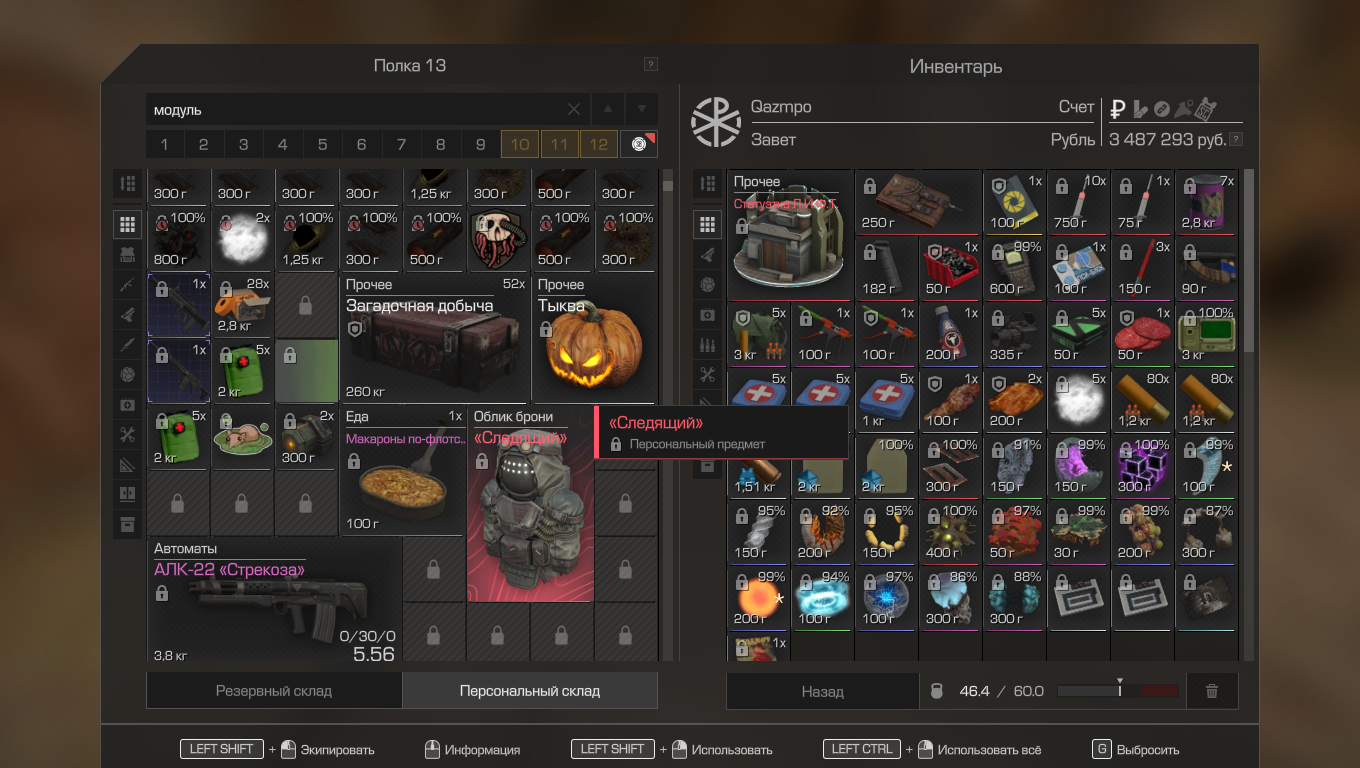Screen dimensions: 1360x768
Task: Click the trash bin delete button
Action: coord(1212,691)
